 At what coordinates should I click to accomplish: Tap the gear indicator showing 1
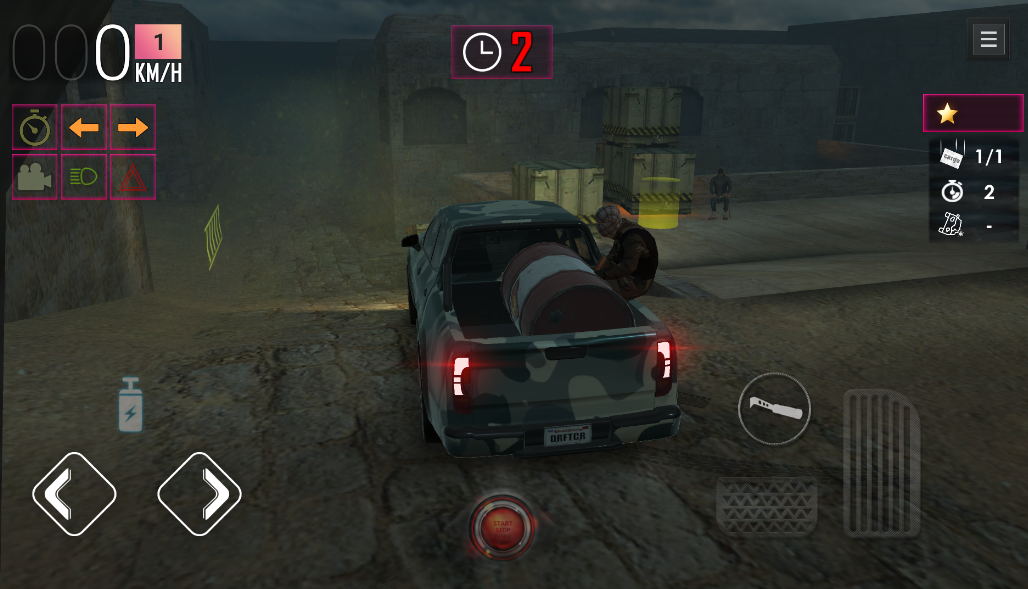point(158,43)
